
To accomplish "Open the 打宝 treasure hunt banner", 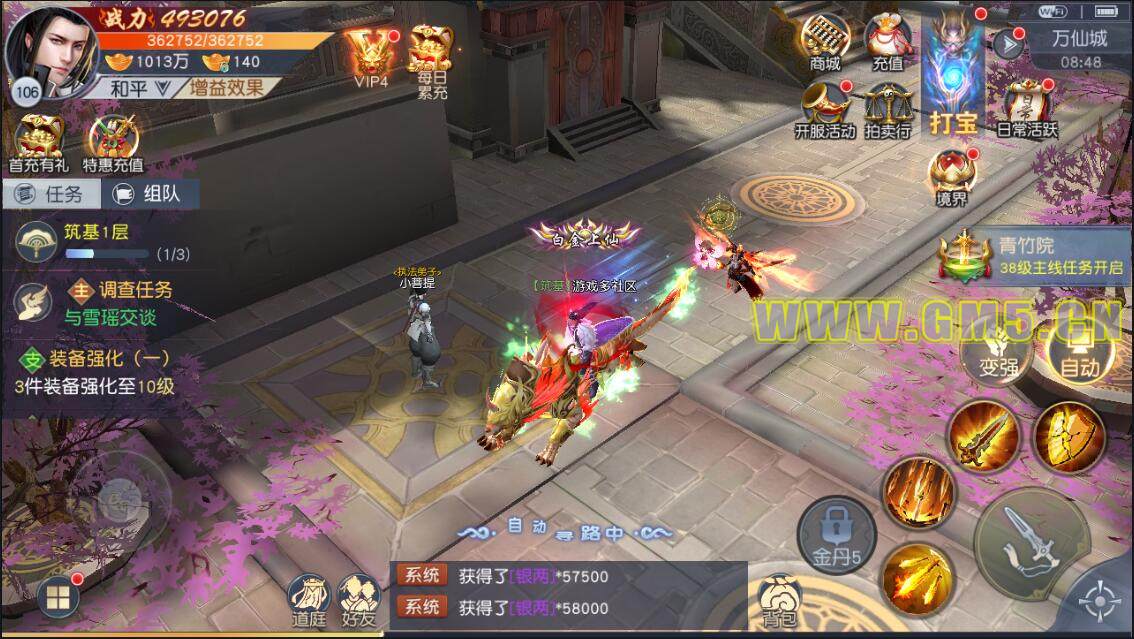I will (x=953, y=78).
